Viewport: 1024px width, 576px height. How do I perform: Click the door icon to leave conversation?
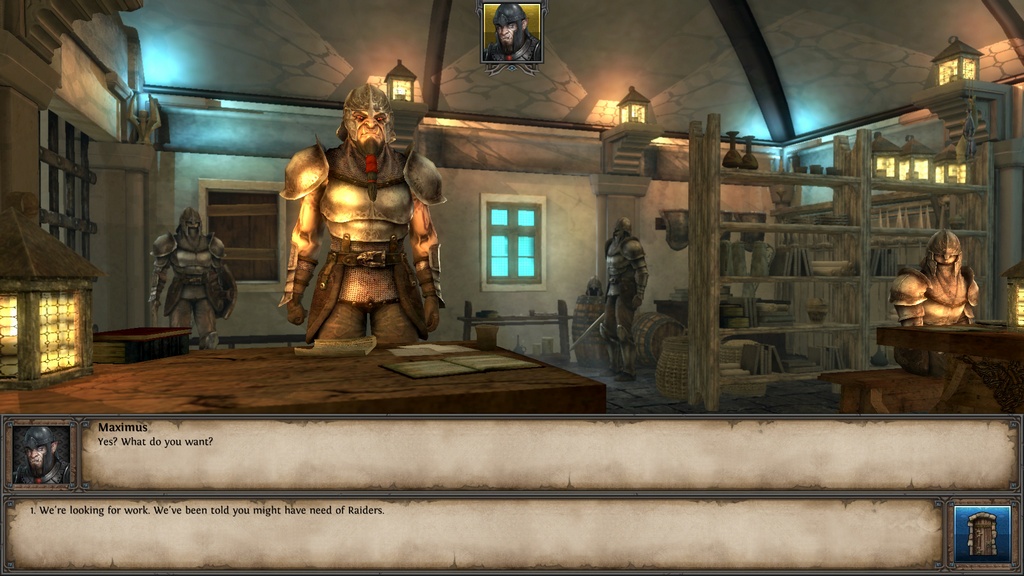click(x=982, y=533)
